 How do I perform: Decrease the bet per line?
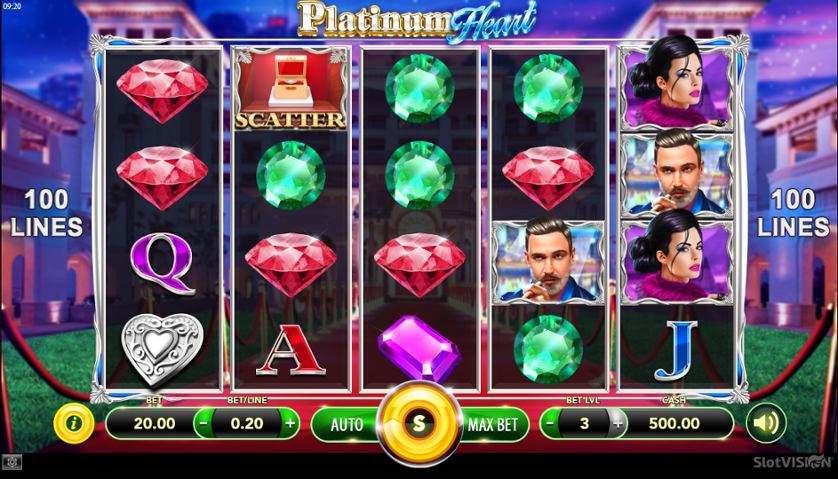coord(203,423)
